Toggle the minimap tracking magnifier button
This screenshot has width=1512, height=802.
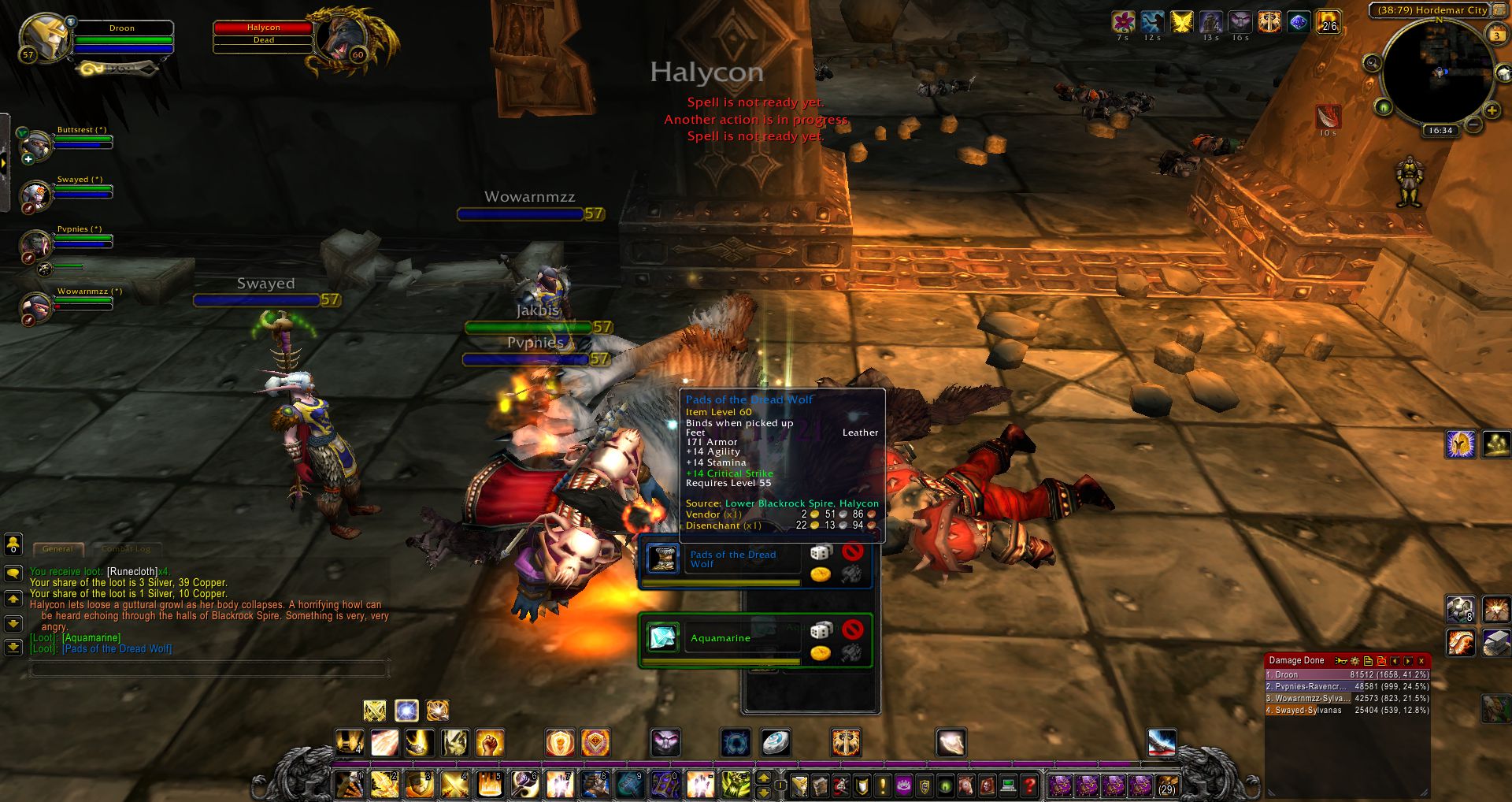(1372, 63)
